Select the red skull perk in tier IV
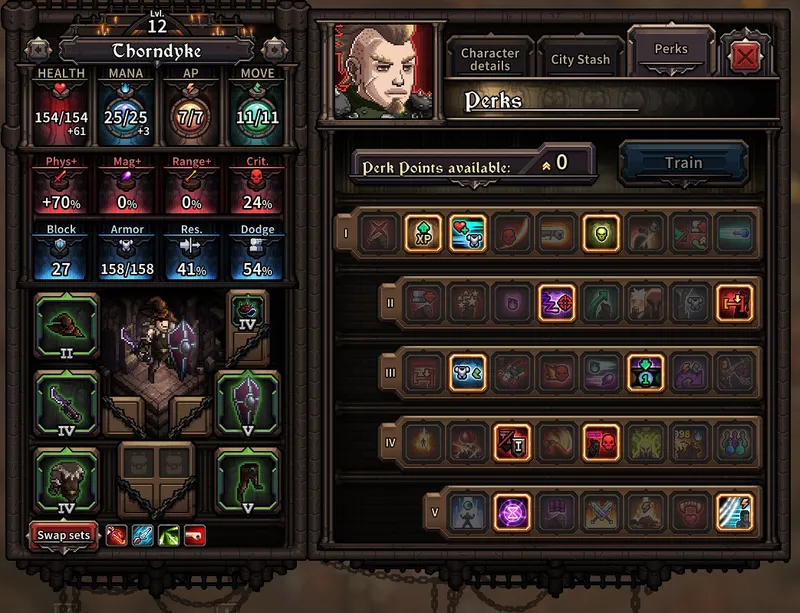 click(601, 441)
